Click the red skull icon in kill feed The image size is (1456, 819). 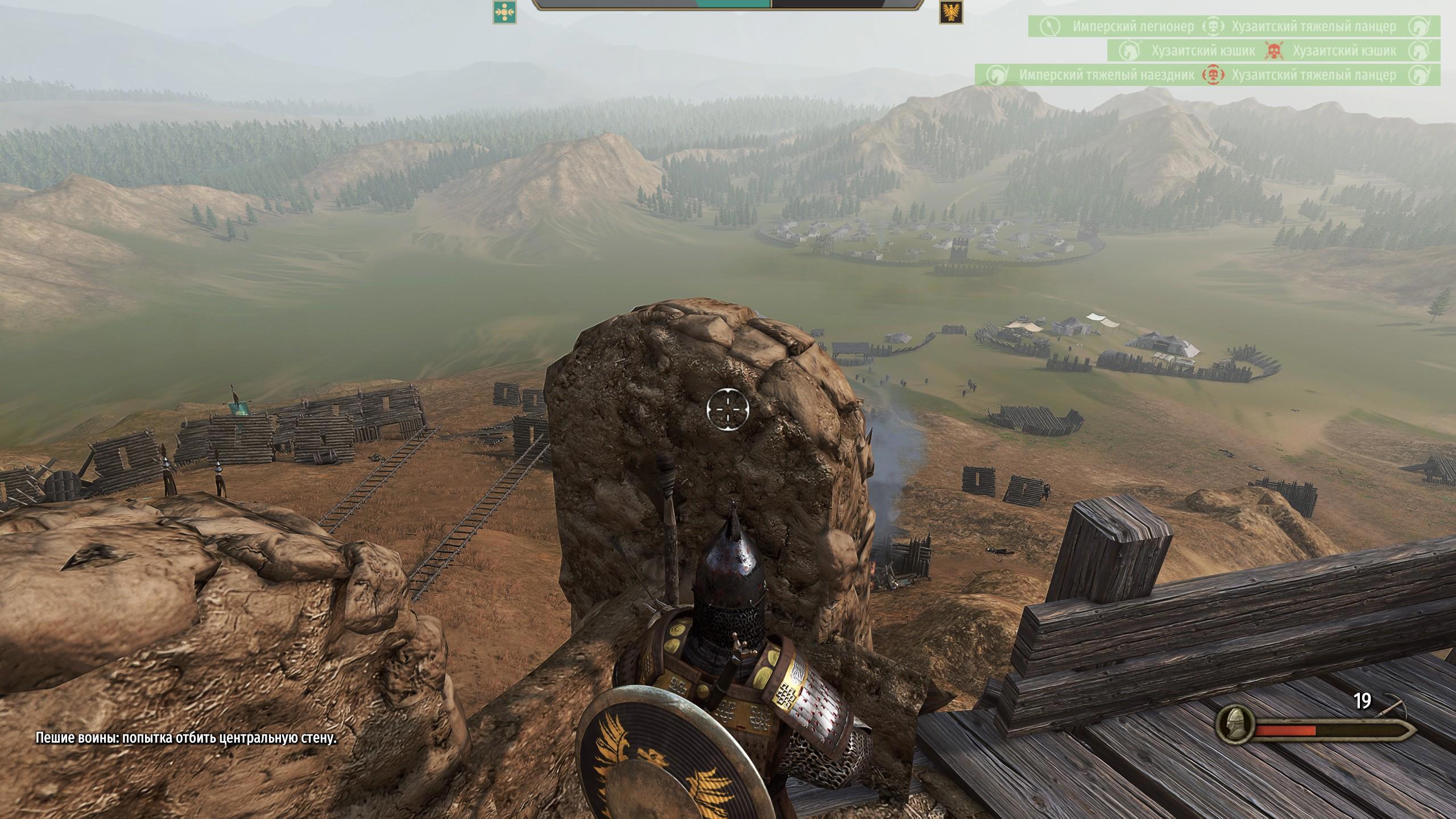click(1273, 51)
